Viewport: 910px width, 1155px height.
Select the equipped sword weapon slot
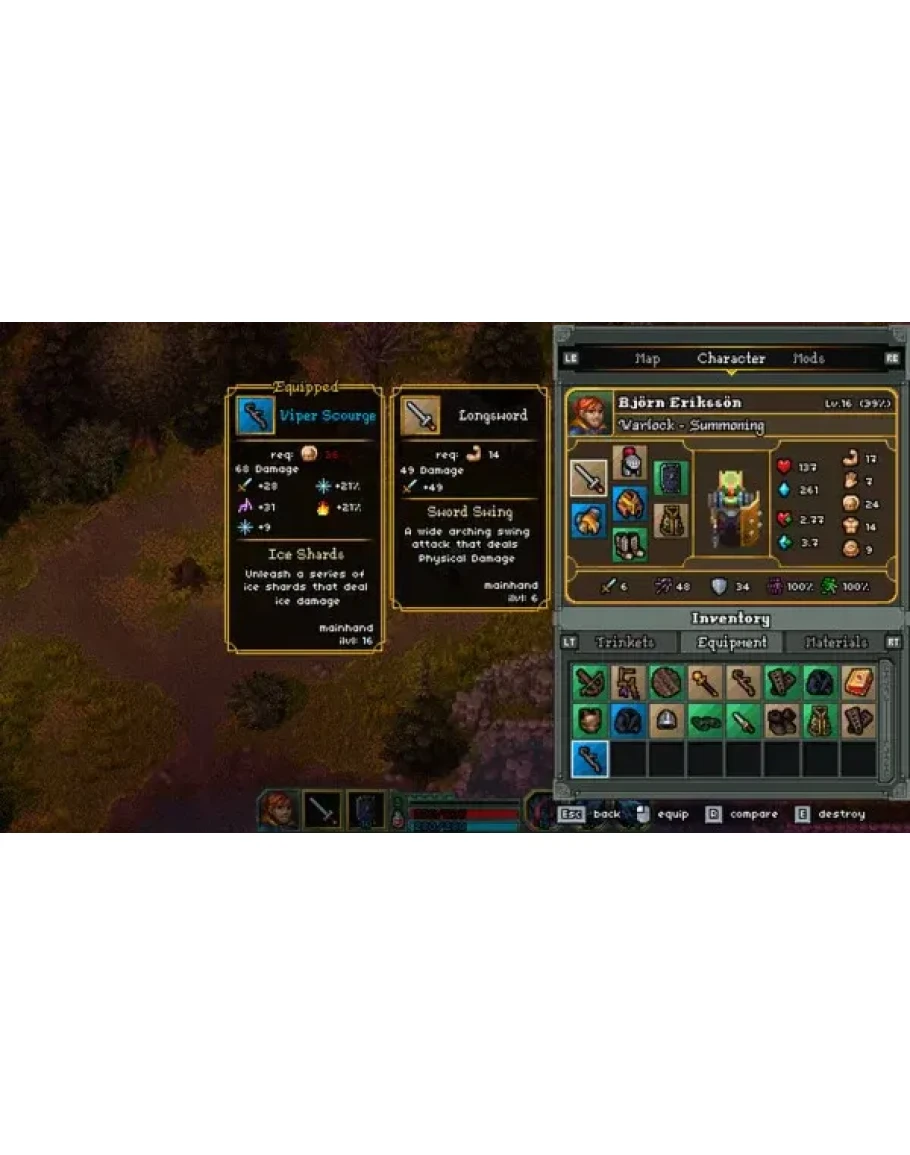[x=588, y=479]
